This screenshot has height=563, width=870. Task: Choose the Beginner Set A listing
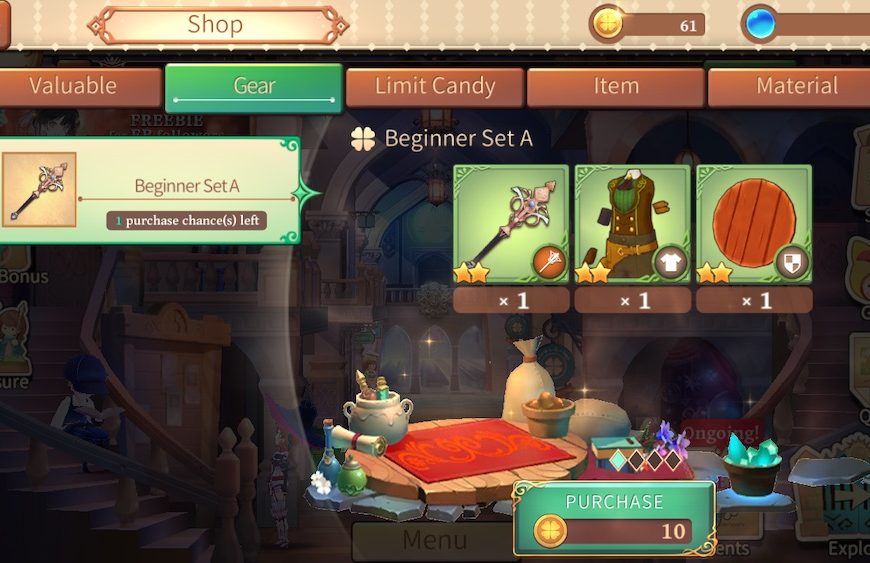(x=150, y=190)
